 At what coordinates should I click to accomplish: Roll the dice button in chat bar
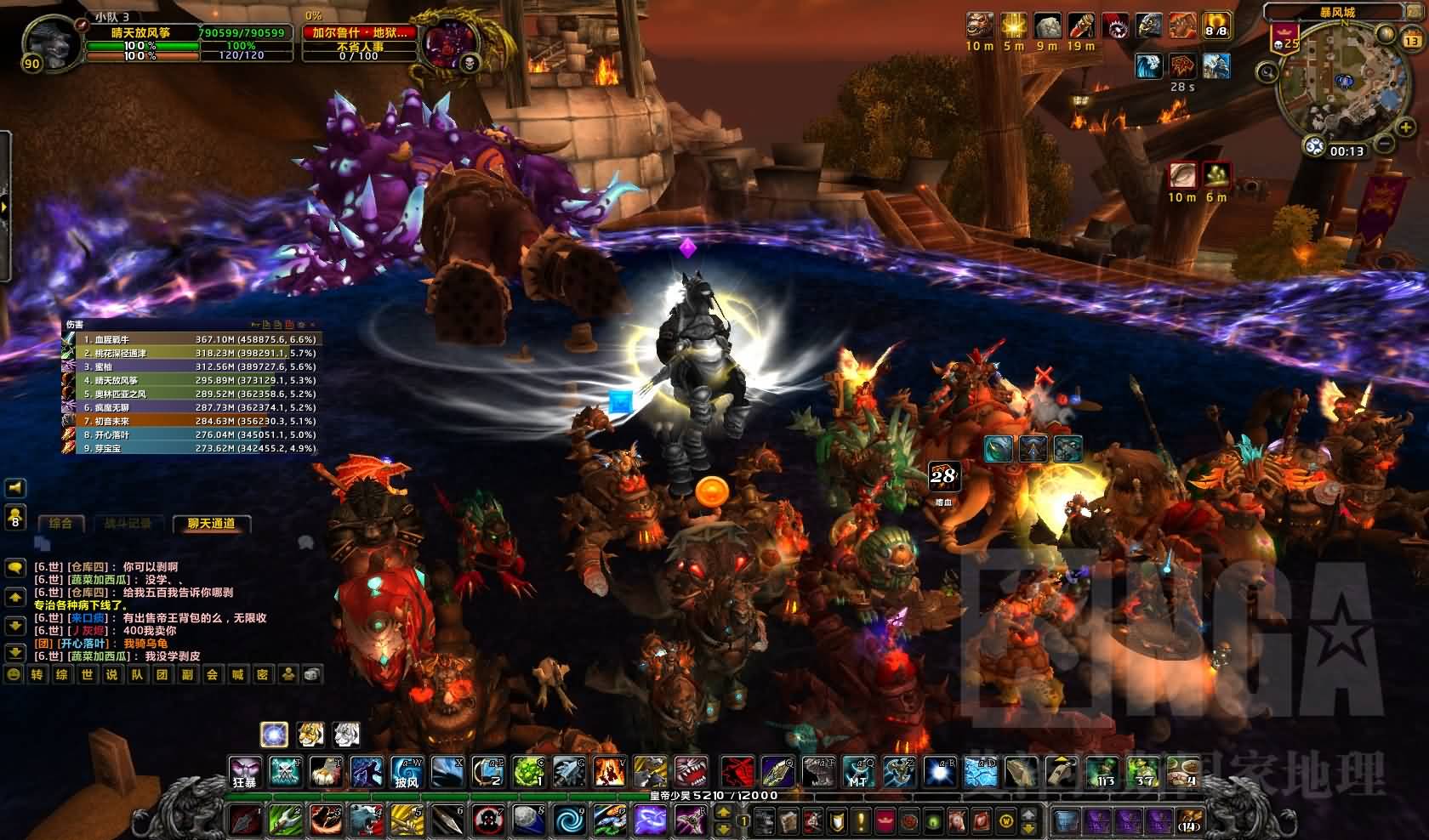(312, 675)
